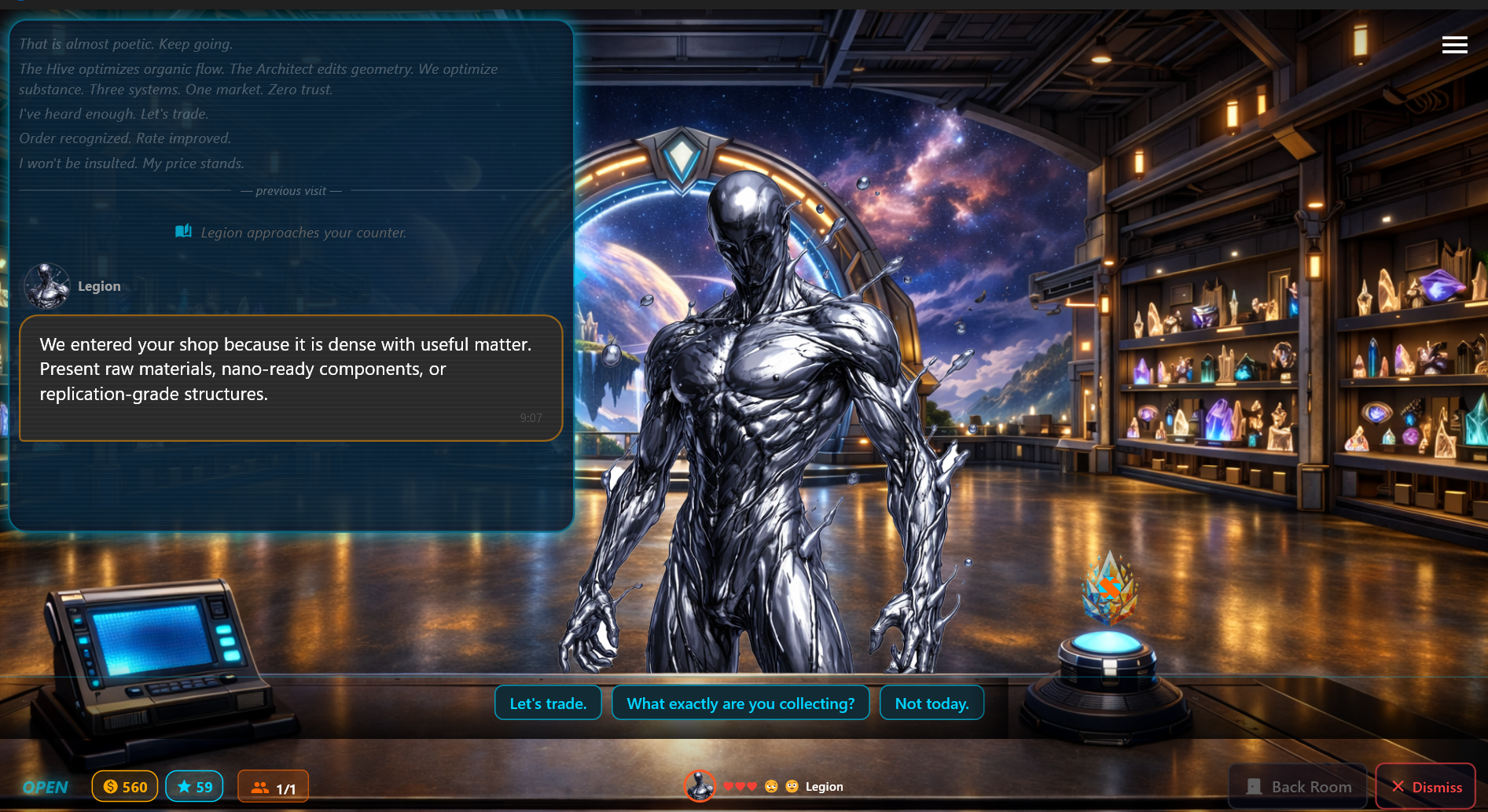Click the blue star reputation icon
The width and height of the screenshot is (1488, 812).
point(186,786)
